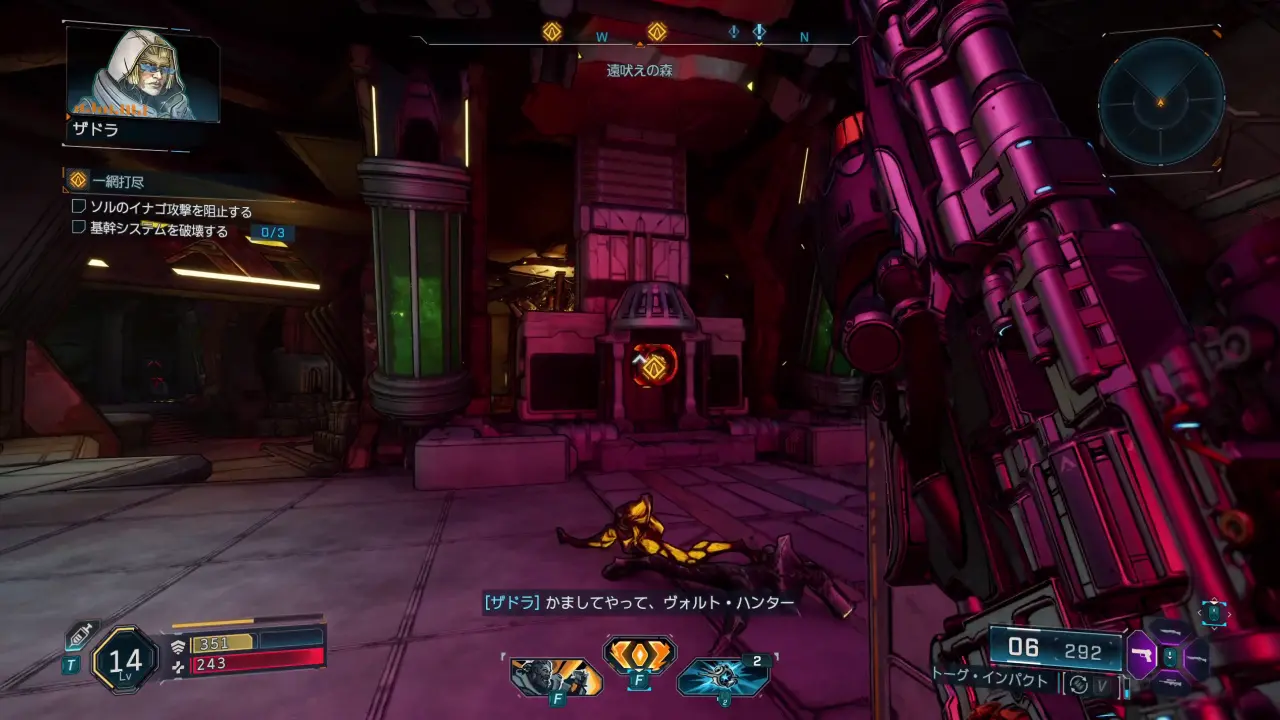
Task: Activate the bearded man skill icon
Action: point(555,677)
